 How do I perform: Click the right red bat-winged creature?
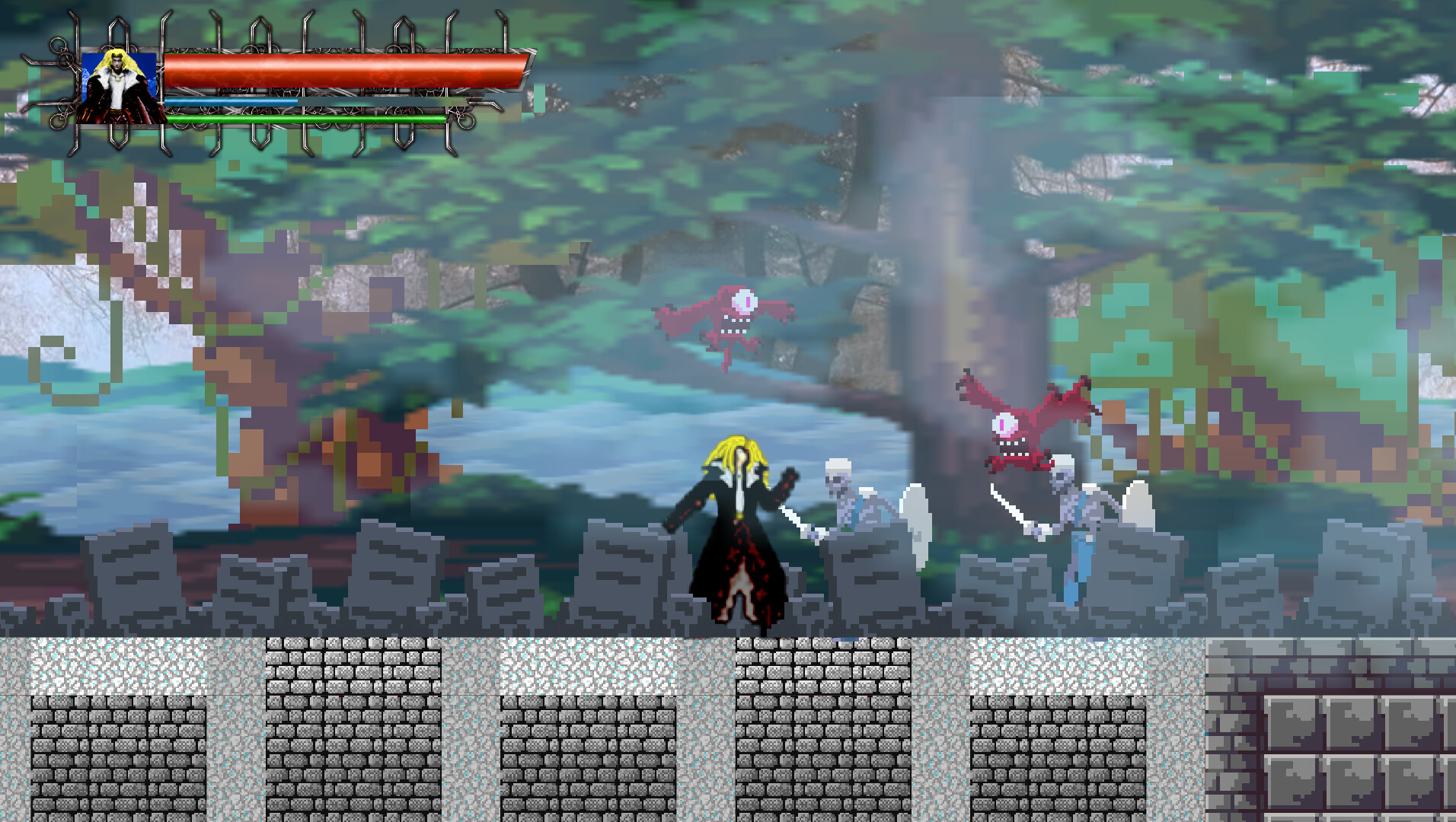pyautogui.click(x=1013, y=430)
